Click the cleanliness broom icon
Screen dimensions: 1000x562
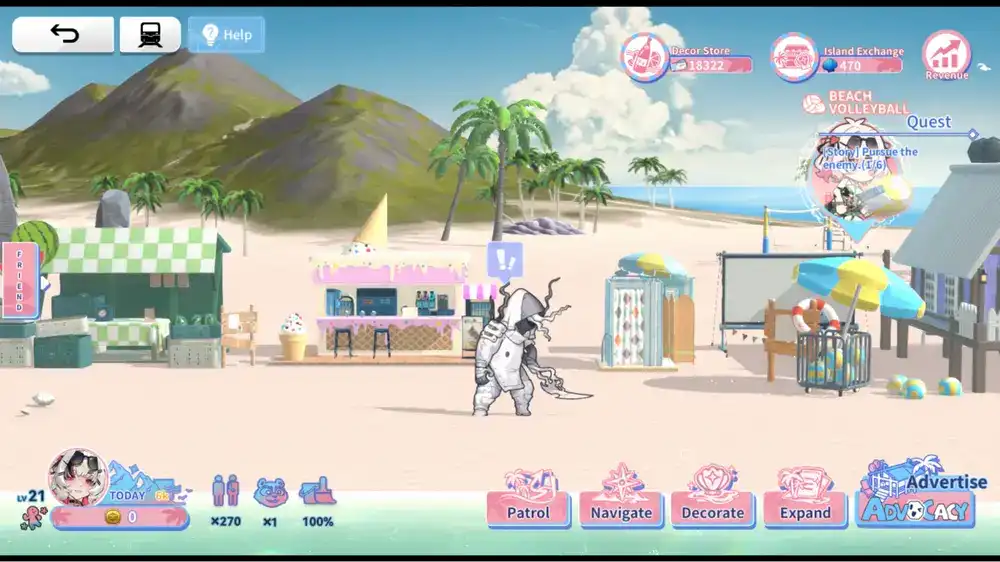pyautogui.click(x=317, y=492)
